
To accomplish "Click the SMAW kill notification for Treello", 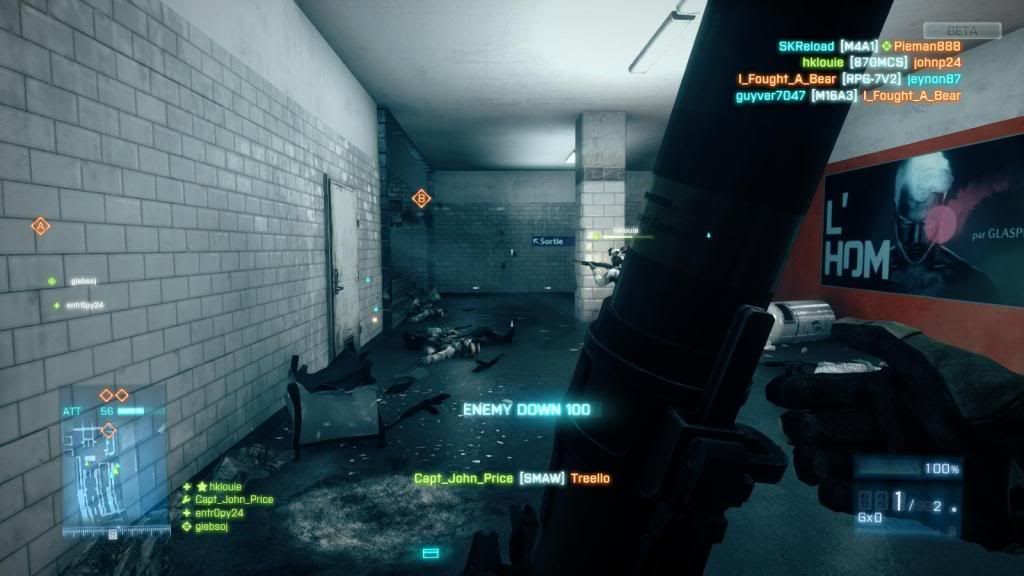I will [511, 478].
